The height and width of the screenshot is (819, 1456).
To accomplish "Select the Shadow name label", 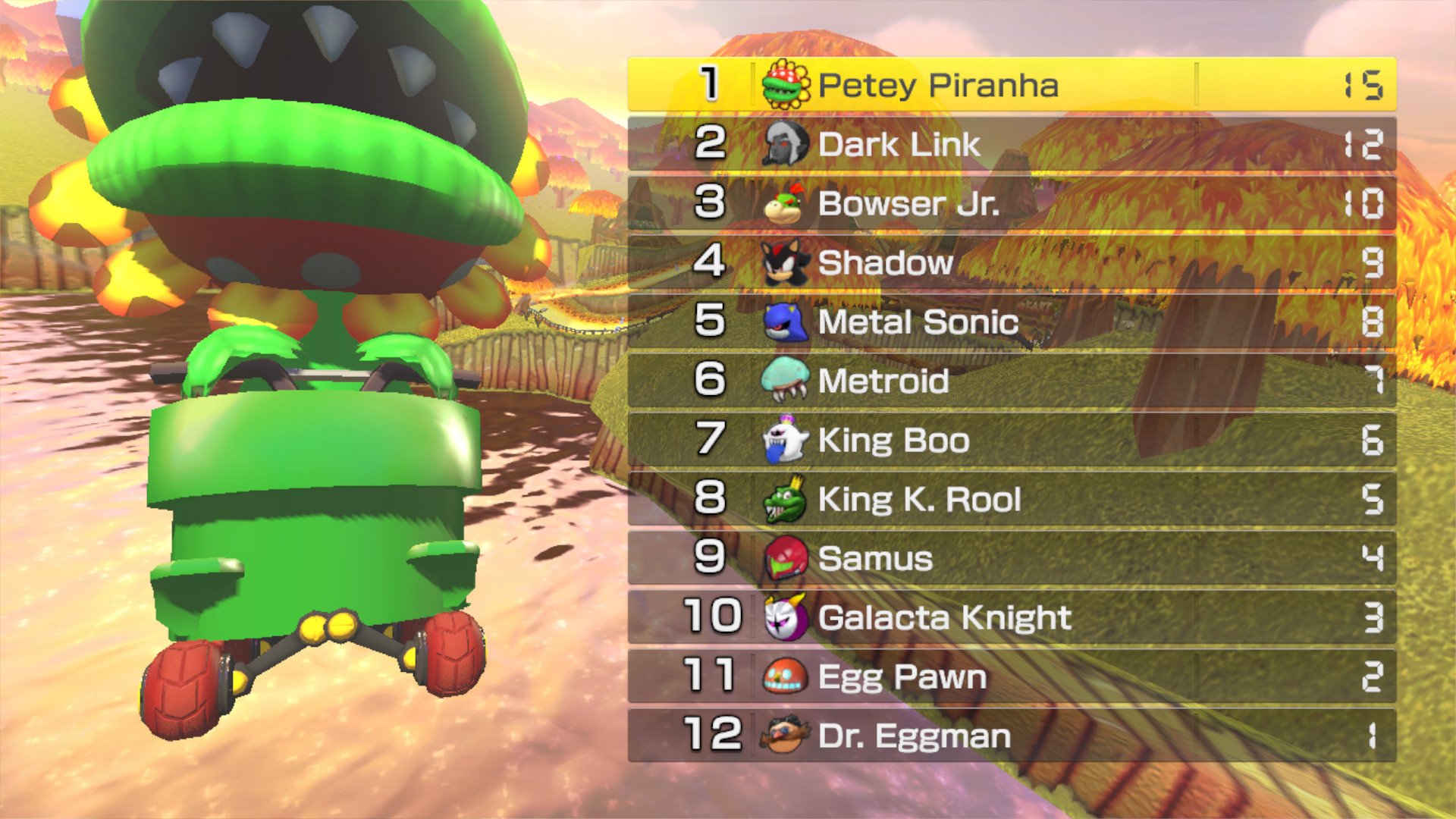I will [886, 263].
